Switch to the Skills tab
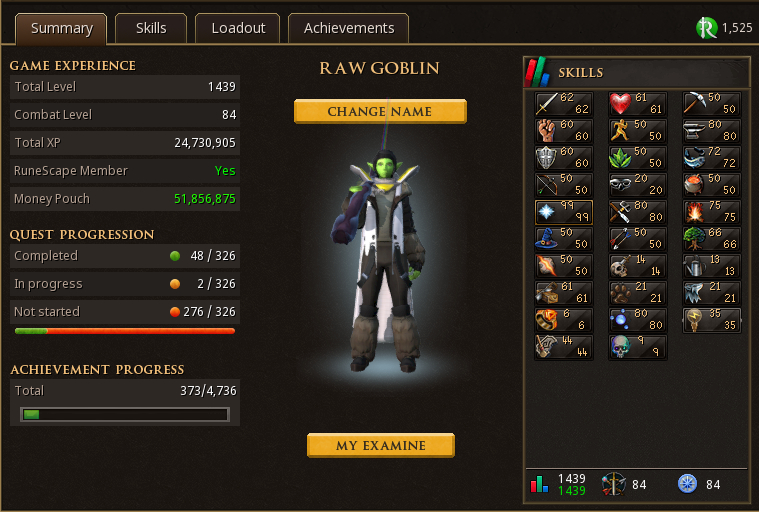759x512 pixels. click(151, 28)
